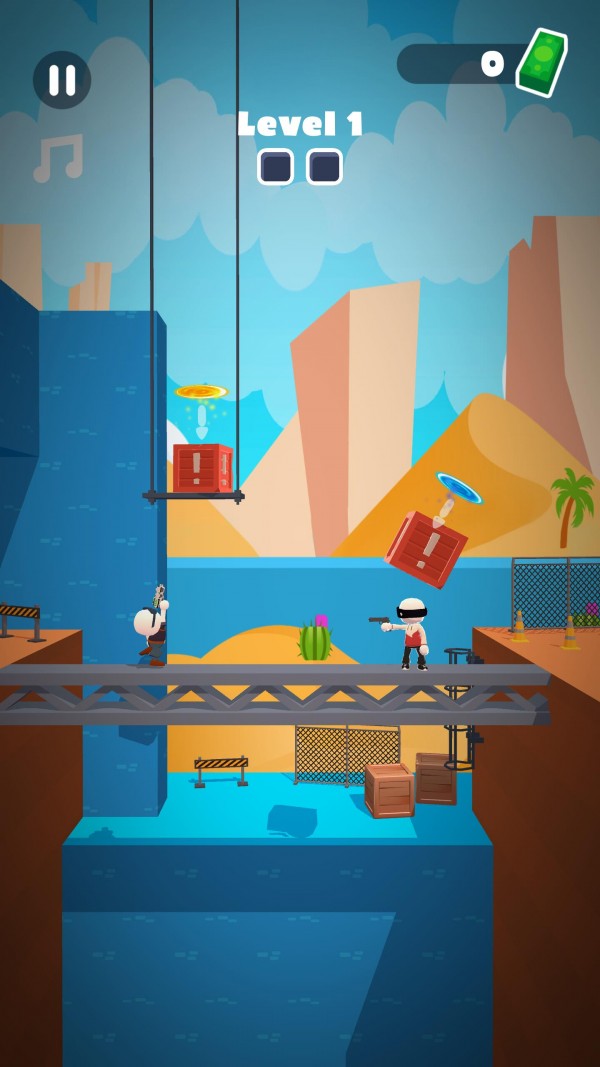
Task: Toggle the music note sound button
Action: pos(58,158)
